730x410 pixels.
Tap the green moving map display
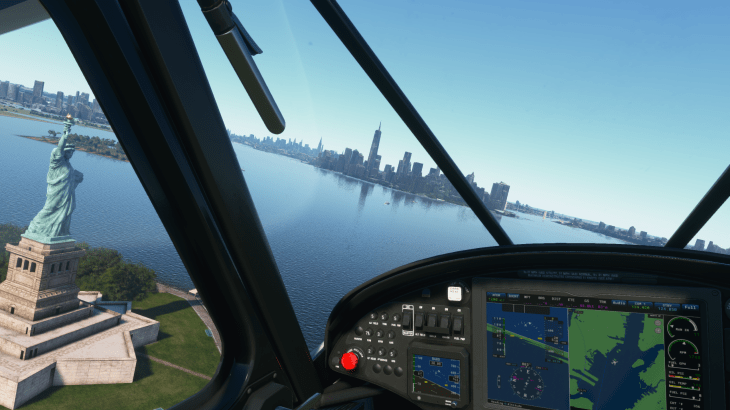click(615, 358)
